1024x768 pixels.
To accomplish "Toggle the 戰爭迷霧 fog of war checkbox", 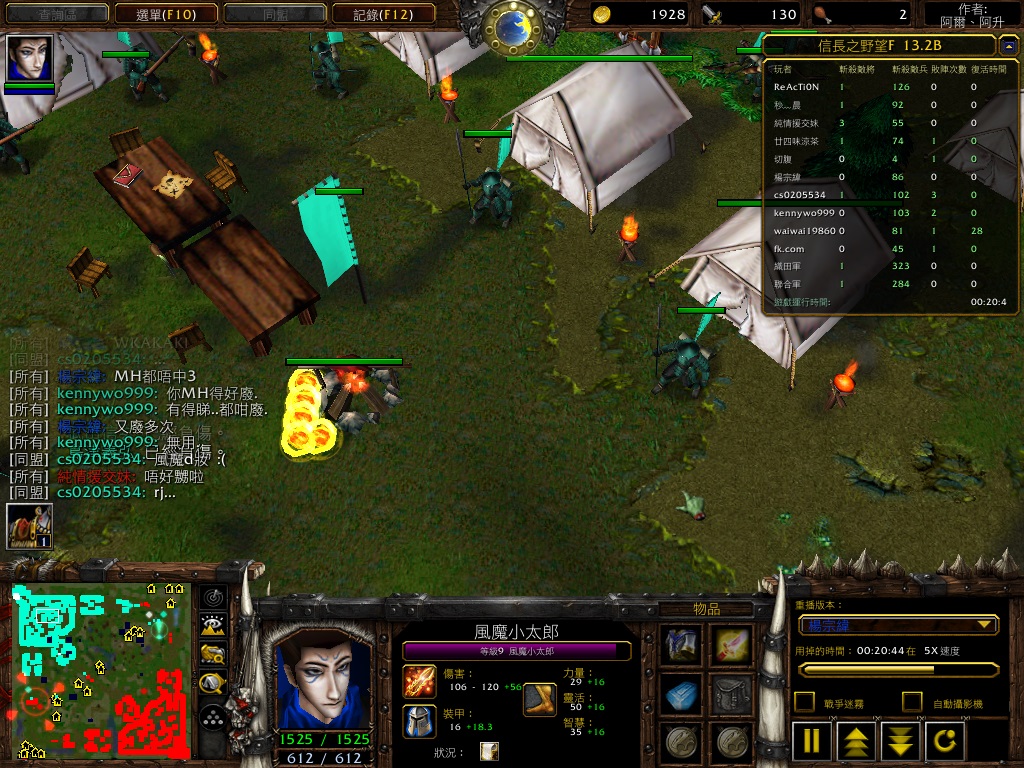I will (x=804, y=702).
